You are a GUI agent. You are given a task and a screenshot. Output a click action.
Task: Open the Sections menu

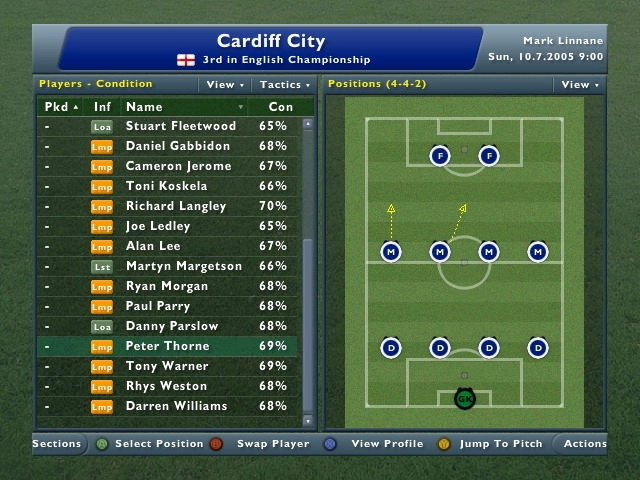pos(56,444)
